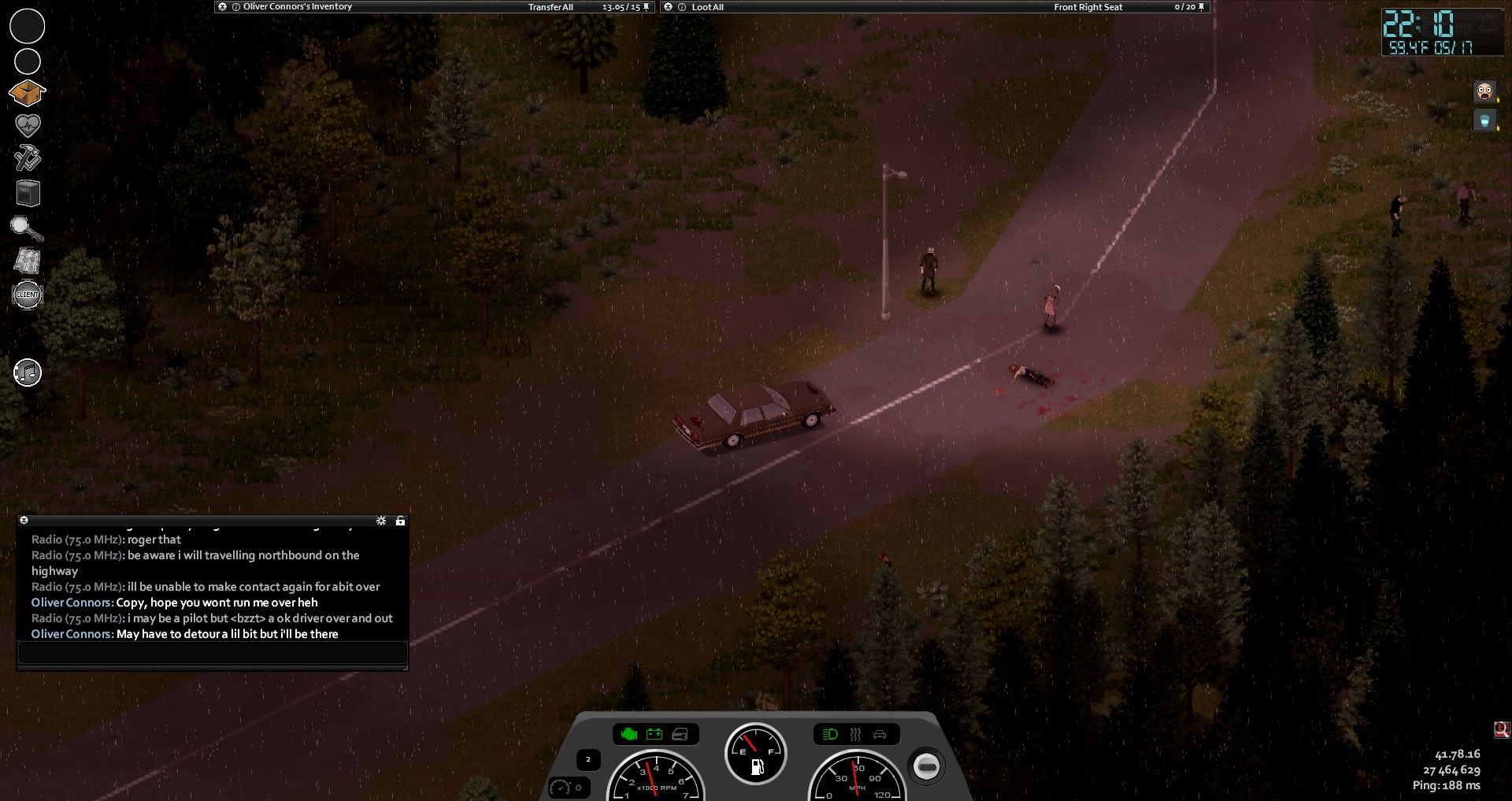Toggle the furniture moving mode icon

(x=28, y=193)
